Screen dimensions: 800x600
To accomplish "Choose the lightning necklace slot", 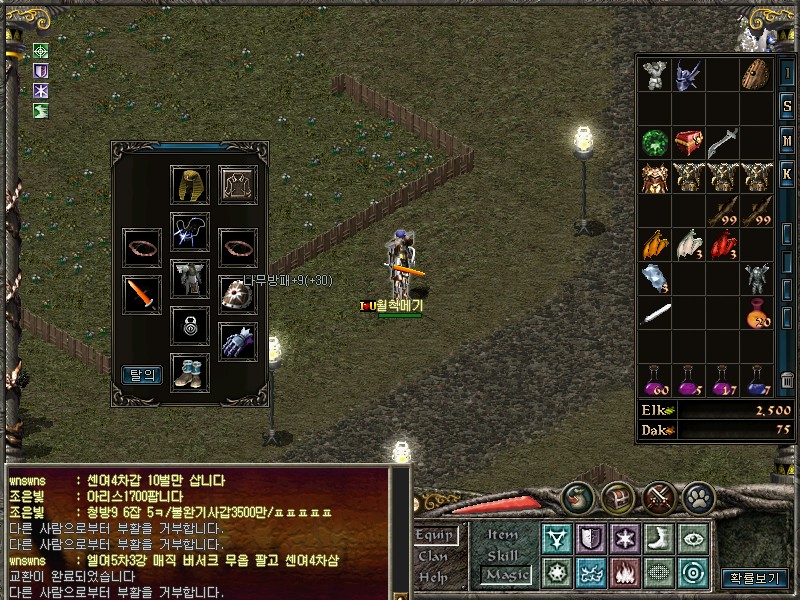I will click(189, 231).
